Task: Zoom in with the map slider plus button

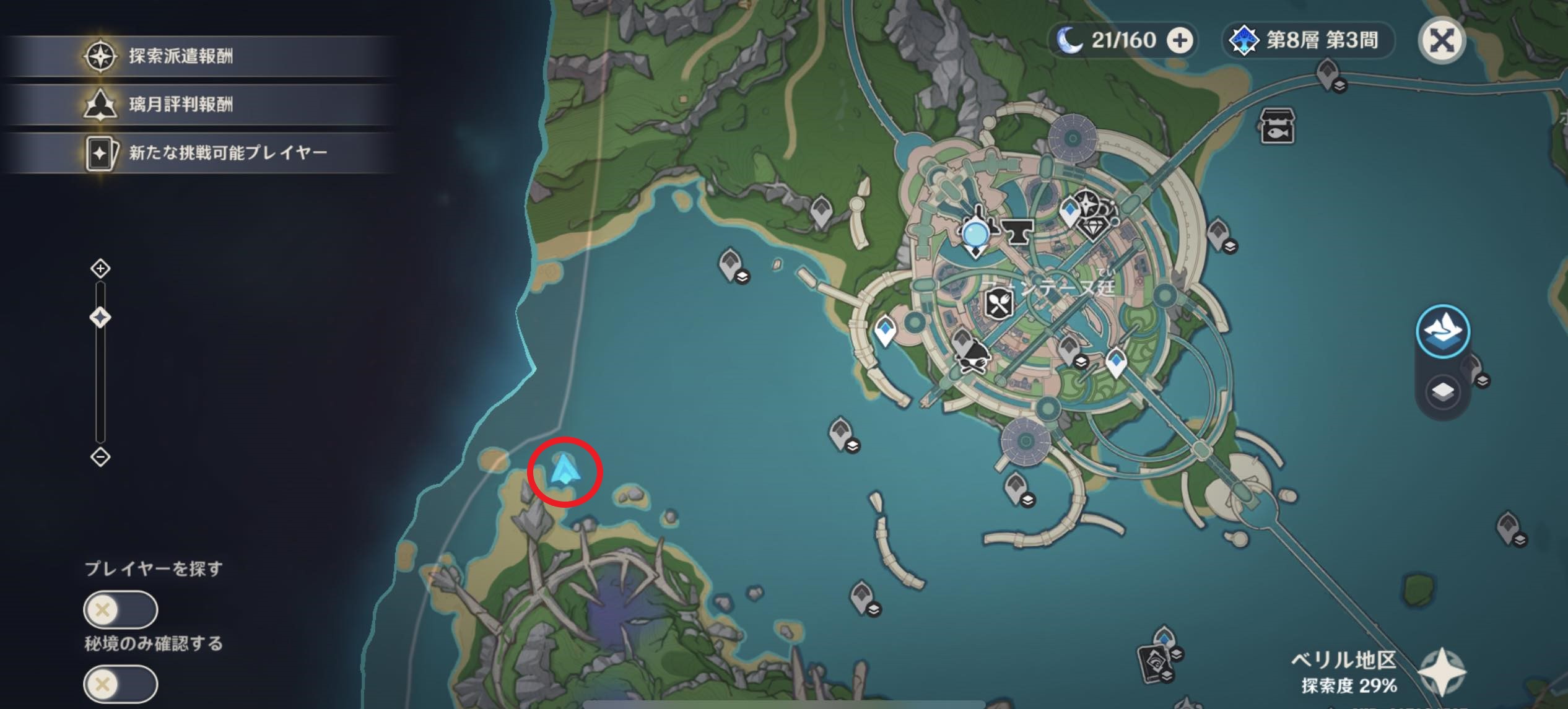Action: point(100,269)
